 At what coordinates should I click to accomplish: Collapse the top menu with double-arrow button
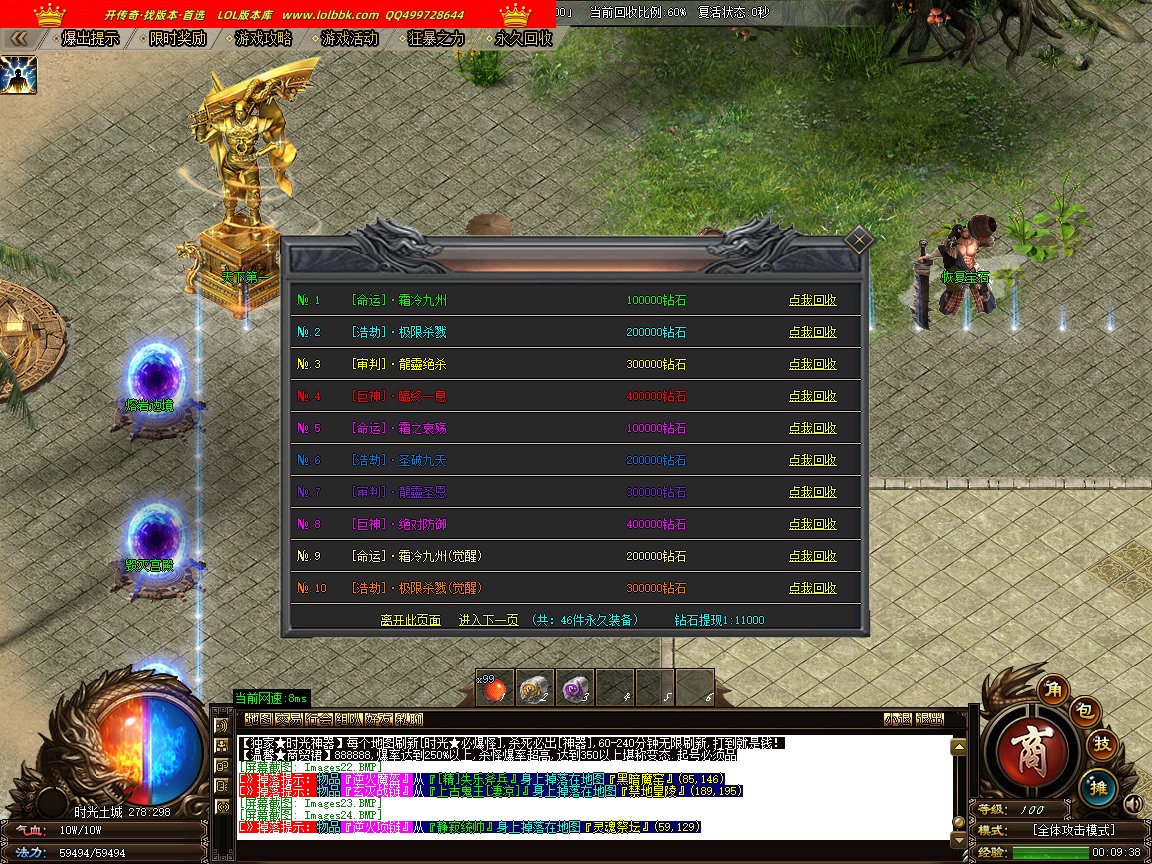[x=18, y=39]
